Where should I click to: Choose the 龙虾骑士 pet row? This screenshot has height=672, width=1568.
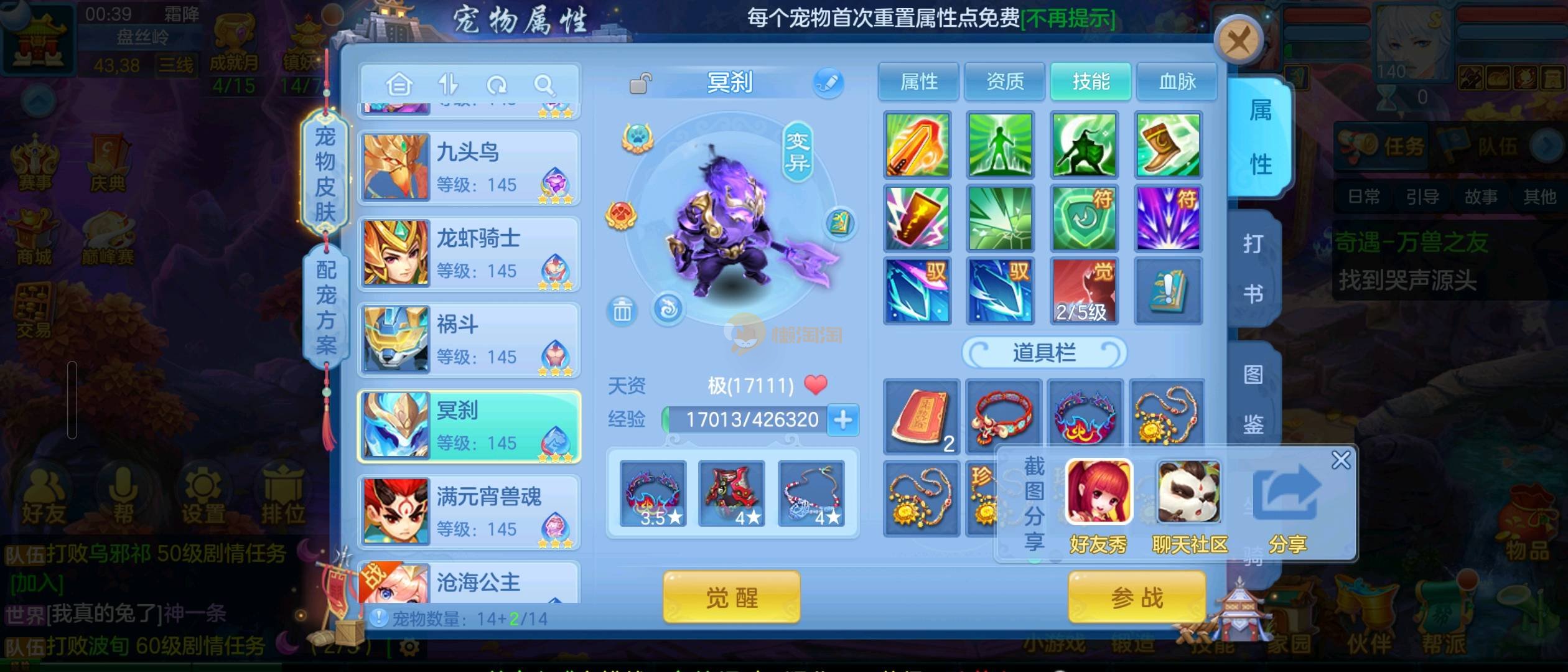pyautogui.click(x=470, y=254)
